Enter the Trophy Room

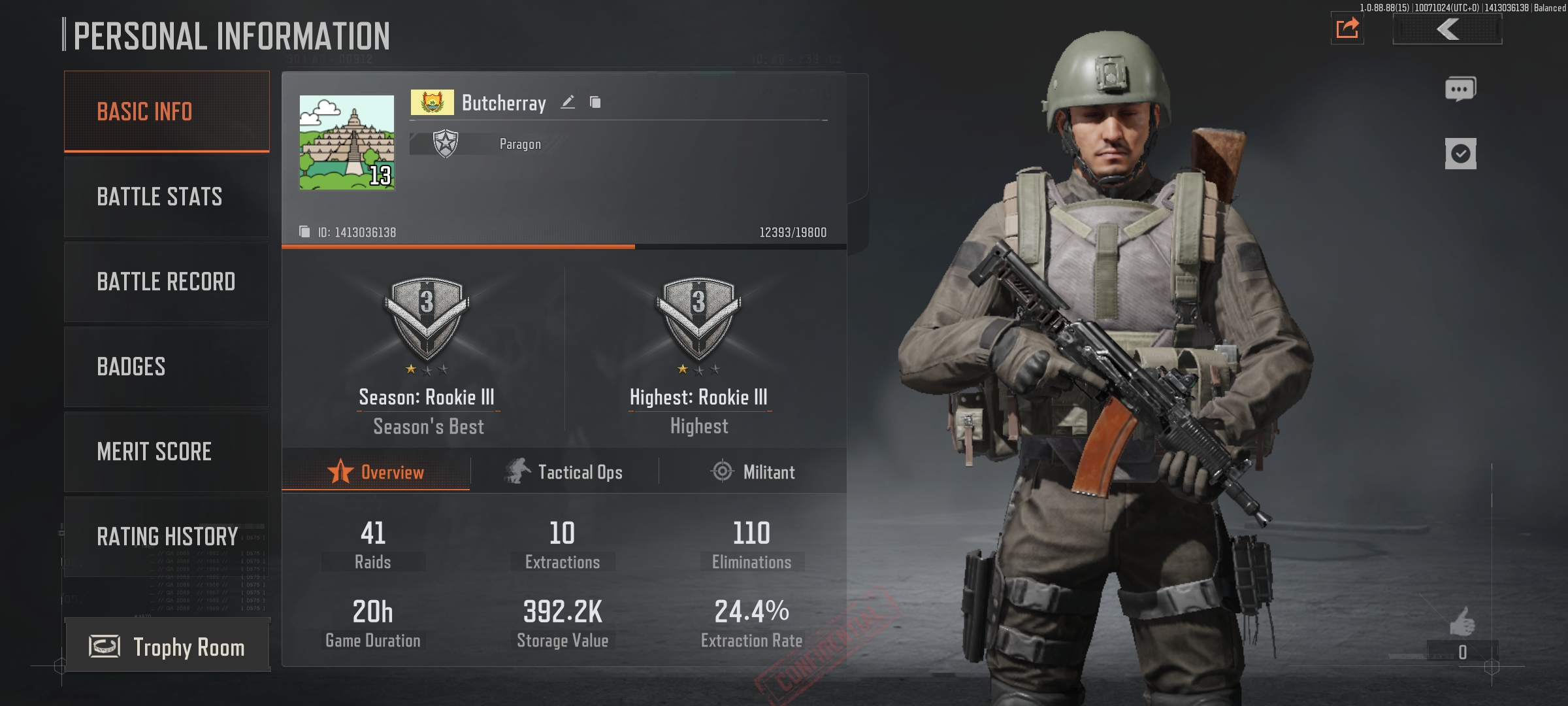168,647
